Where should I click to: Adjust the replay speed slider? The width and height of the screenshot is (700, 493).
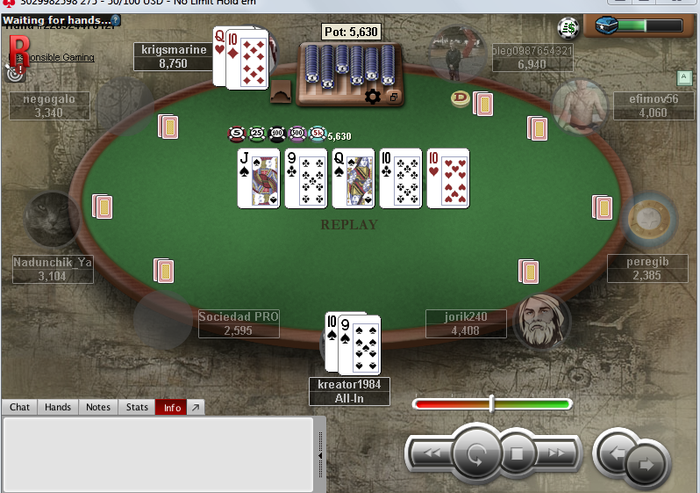tap(491, 404)
